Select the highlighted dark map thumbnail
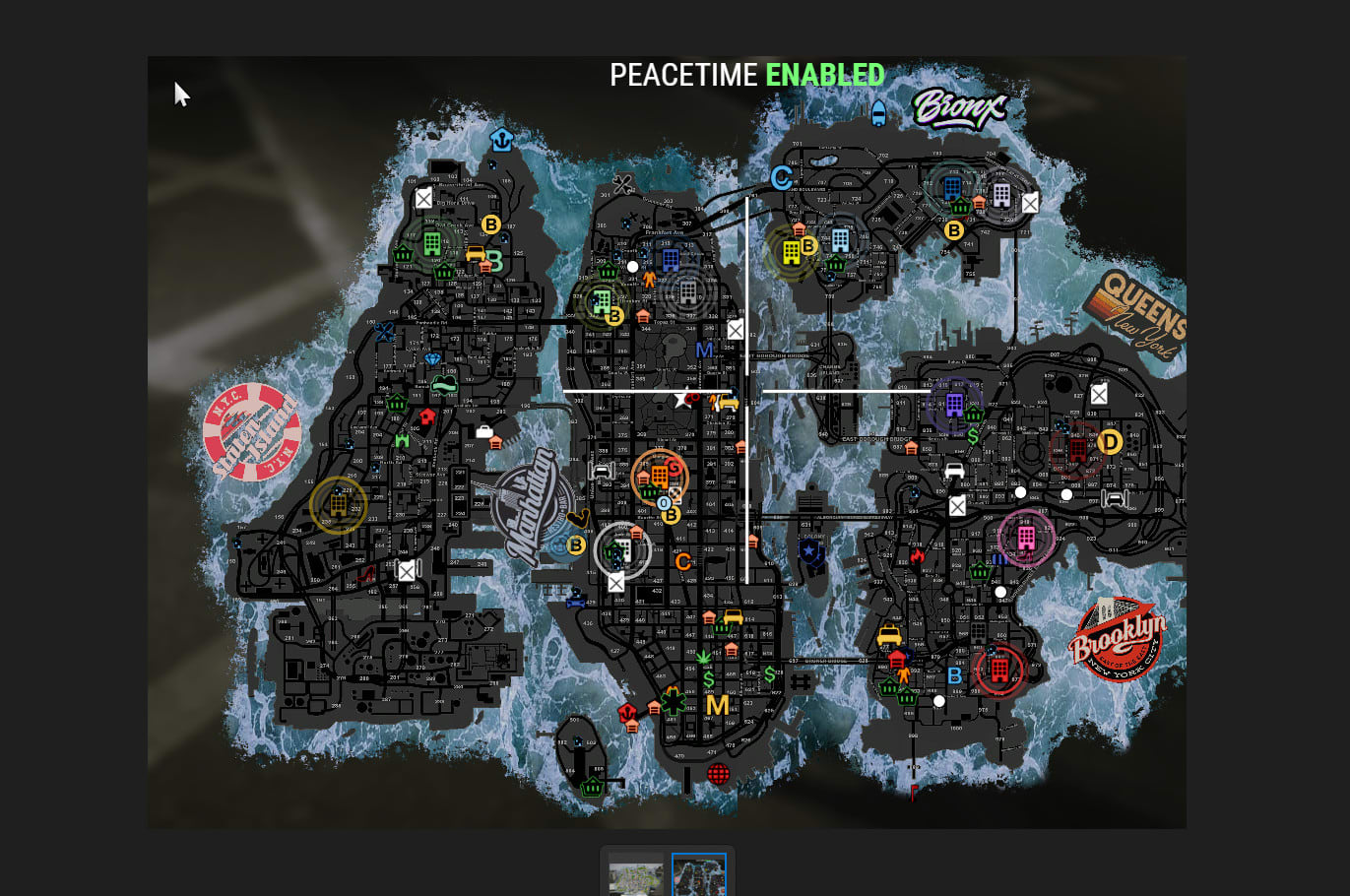This screenshot has height=896, width=1350. coord(698,875)
